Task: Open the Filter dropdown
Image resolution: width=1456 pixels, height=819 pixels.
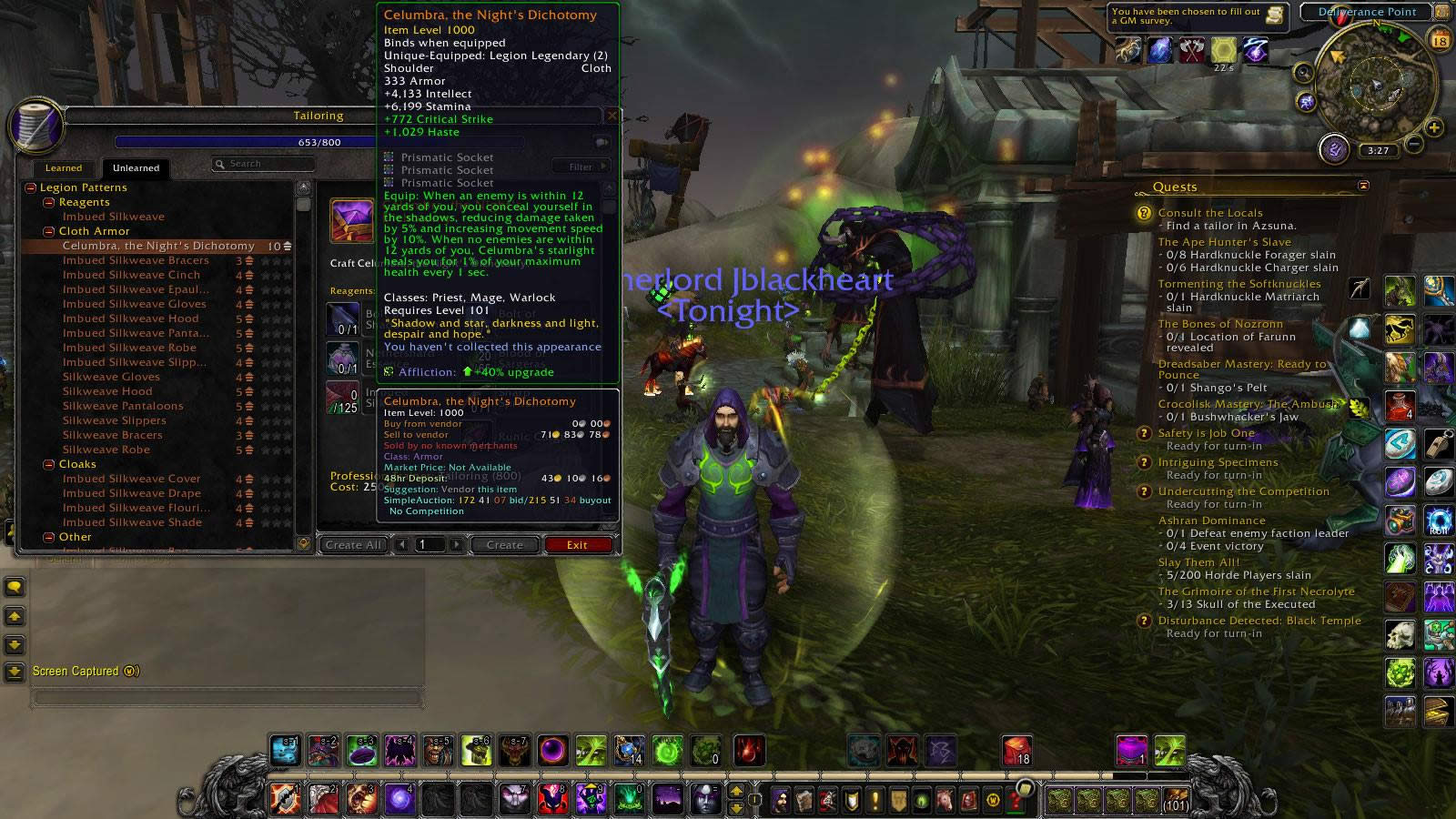Action: pos(580,167)
